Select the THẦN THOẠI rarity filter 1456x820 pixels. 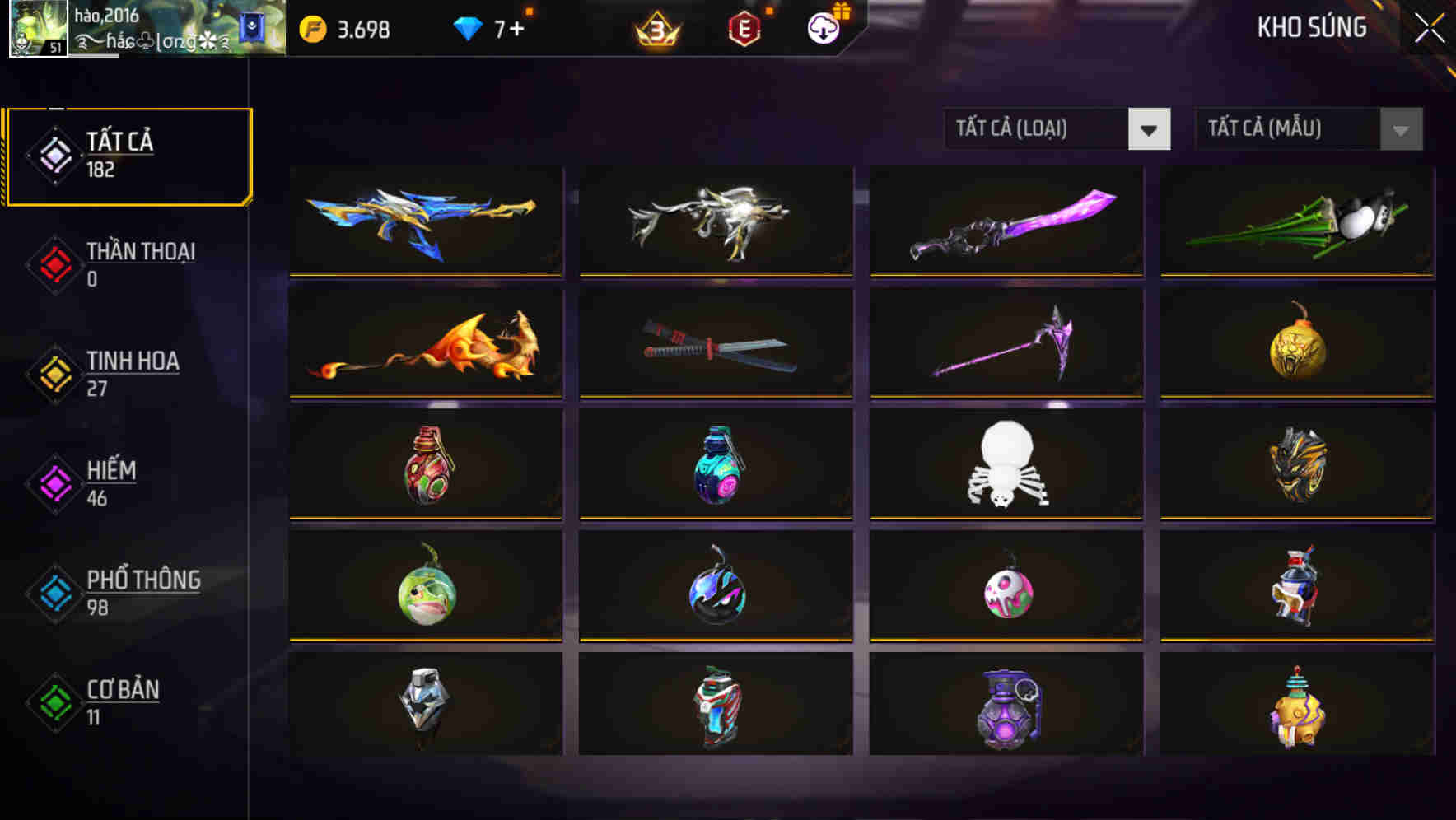click(124, 263)
